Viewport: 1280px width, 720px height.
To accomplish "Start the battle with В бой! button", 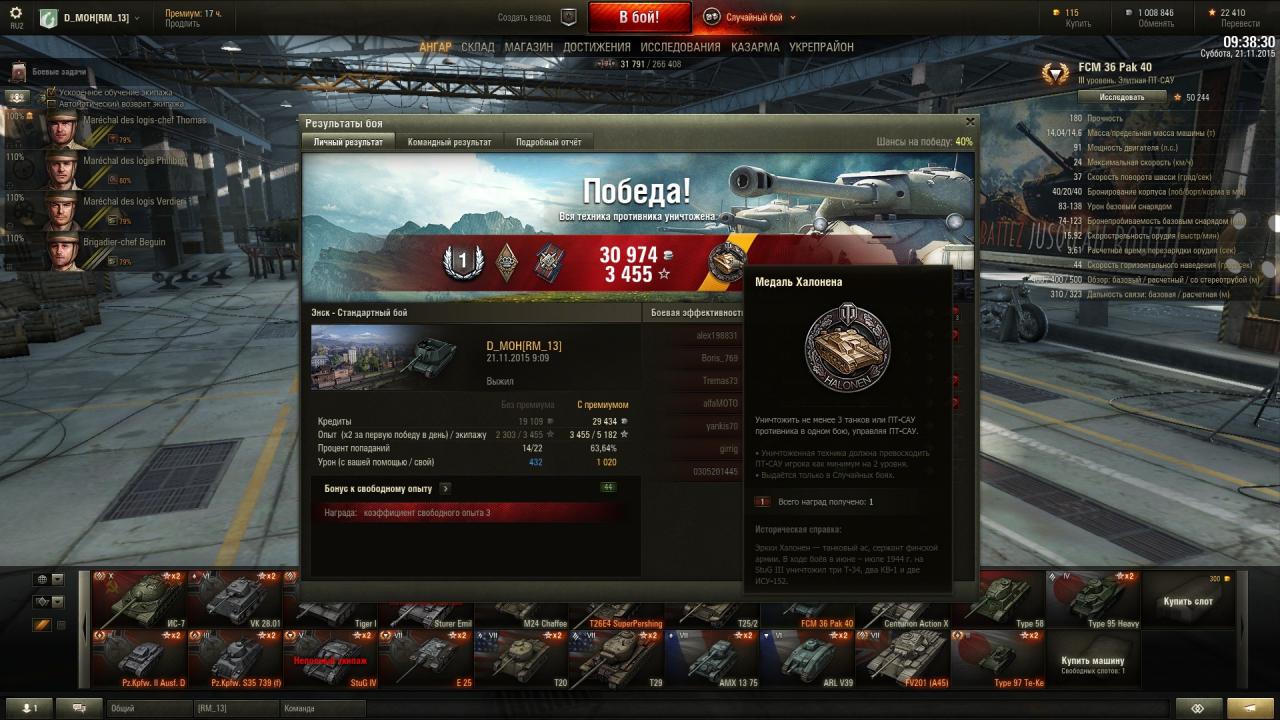I will coord(639,17).
